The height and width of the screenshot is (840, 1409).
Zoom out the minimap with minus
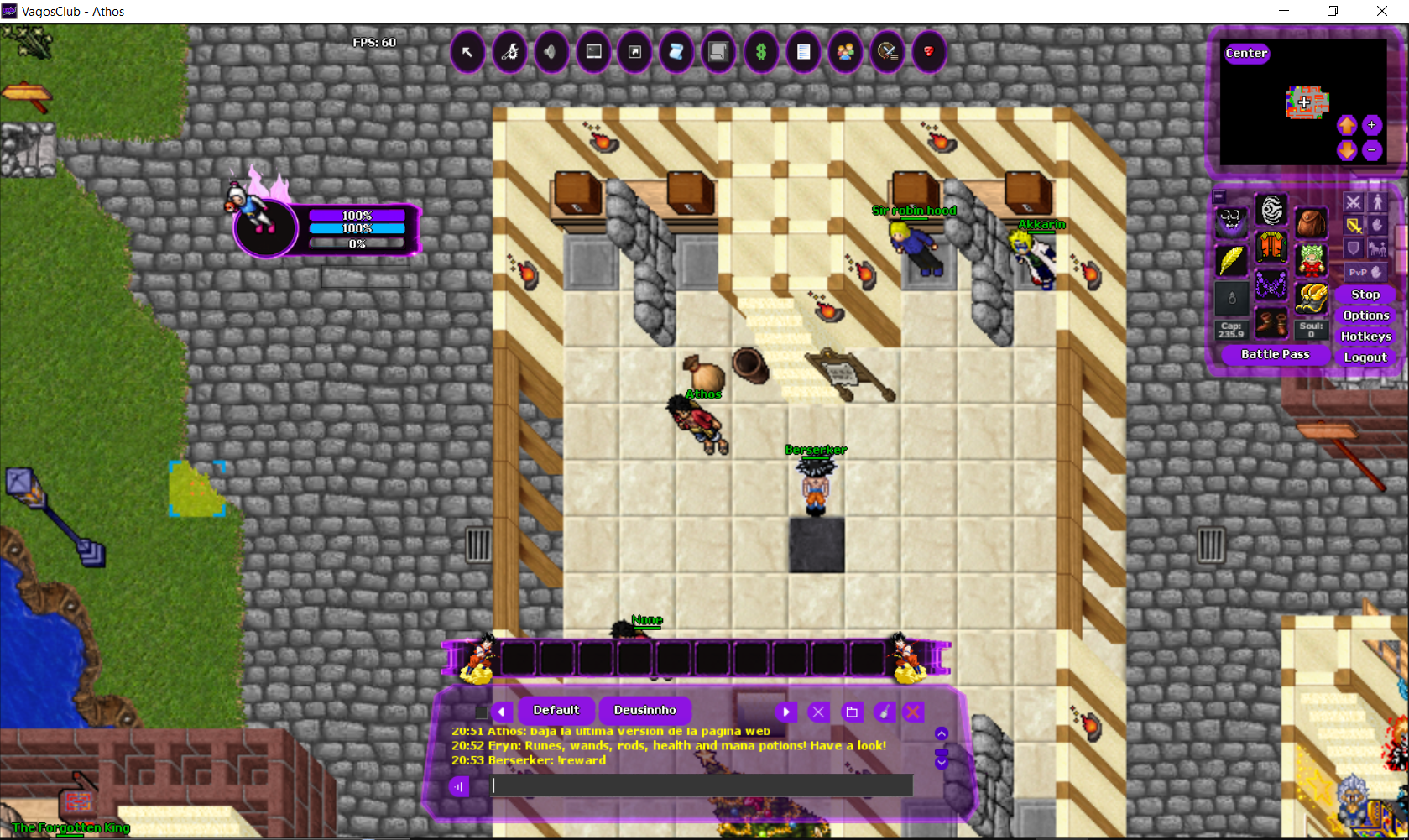coord(1371,150)
